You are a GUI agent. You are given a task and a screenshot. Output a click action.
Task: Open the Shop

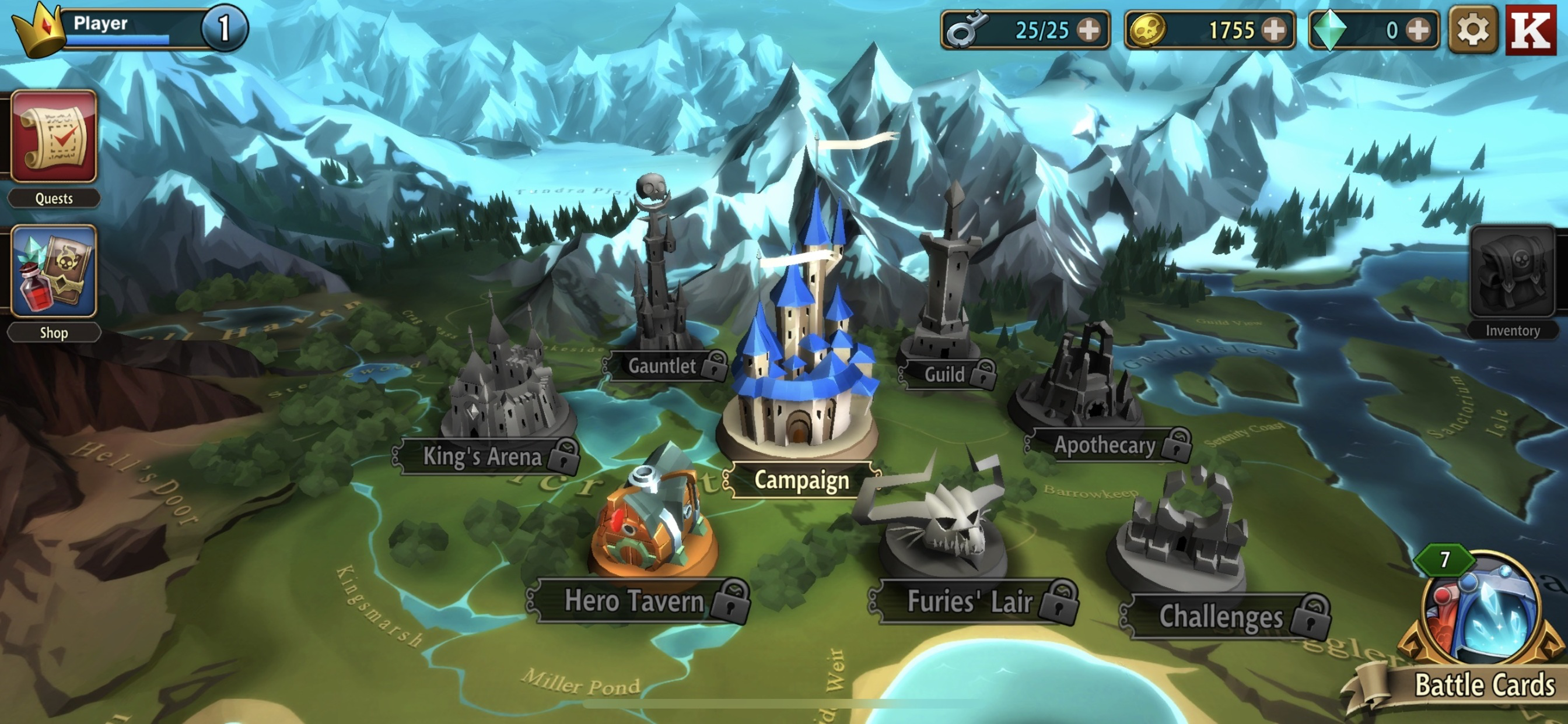(x=54, y=272)
